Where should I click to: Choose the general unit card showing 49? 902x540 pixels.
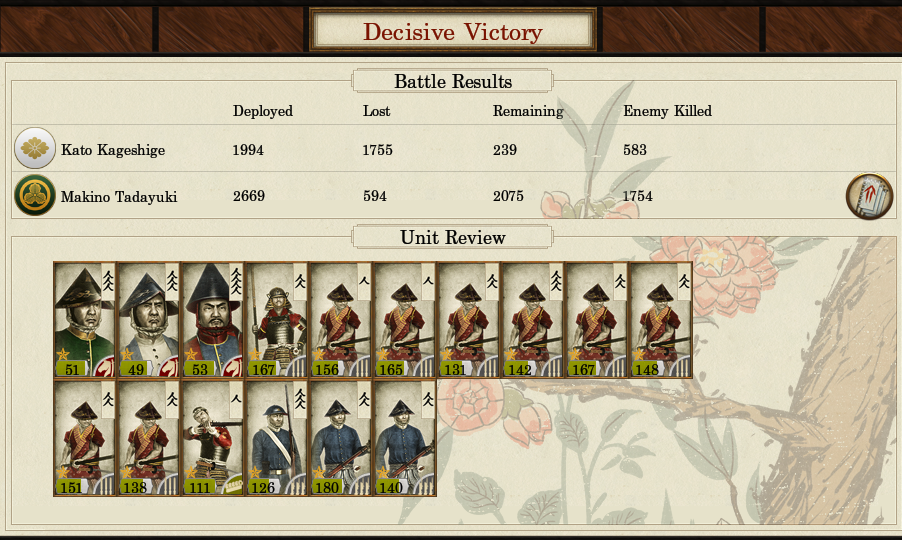[148, 320]
